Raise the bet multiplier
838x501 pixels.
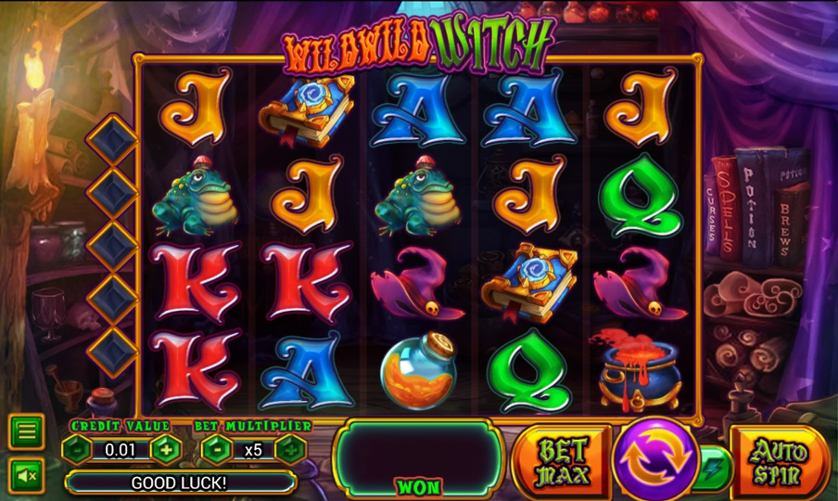click(x=291, y=449)
